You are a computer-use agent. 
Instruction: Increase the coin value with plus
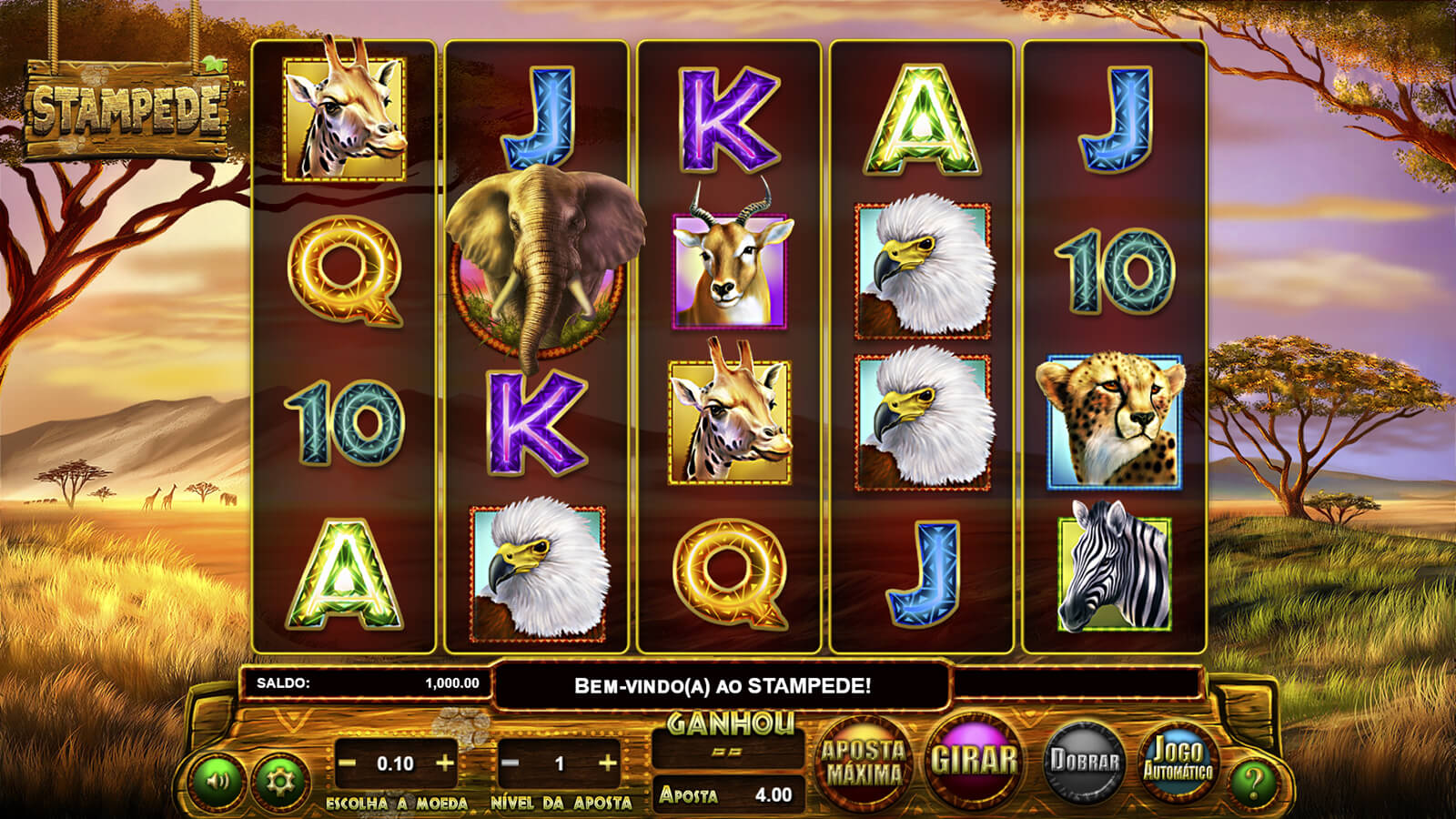(444, 763)
